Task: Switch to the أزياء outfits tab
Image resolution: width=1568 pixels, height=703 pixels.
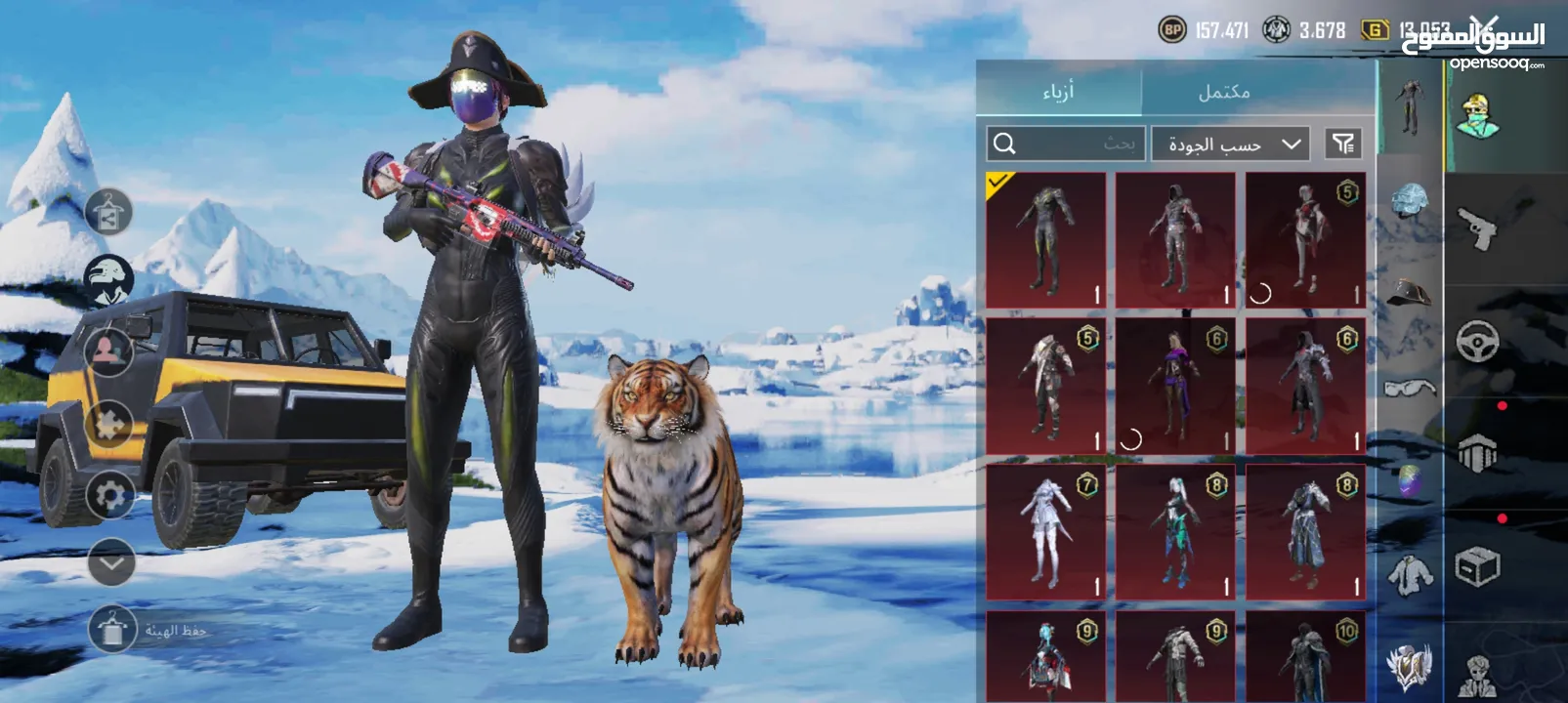Action: pos(1058,92)
